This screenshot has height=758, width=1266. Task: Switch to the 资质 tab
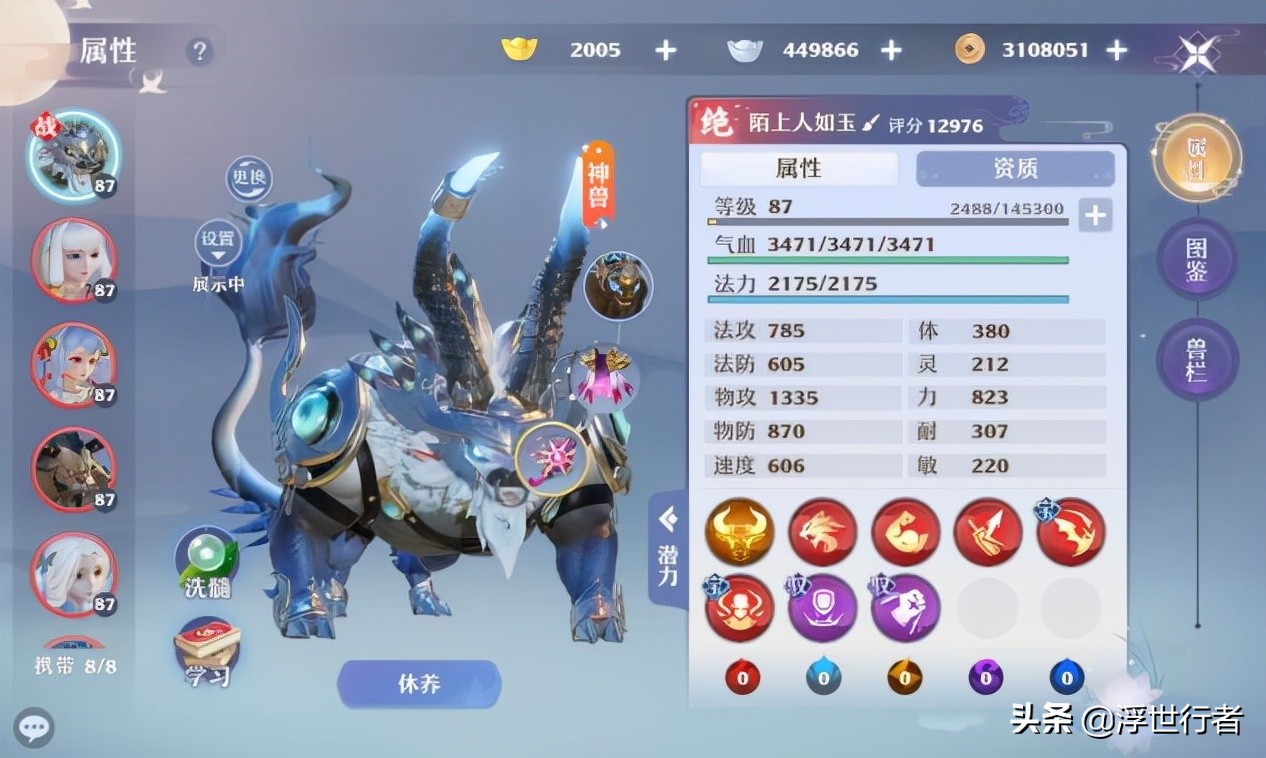click(x=1015, y=168)
